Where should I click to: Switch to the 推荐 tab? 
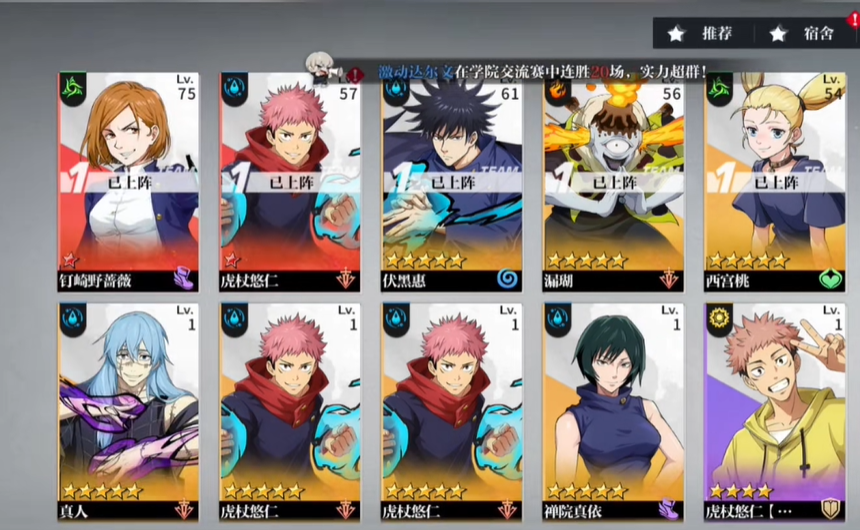pos(705,33)
